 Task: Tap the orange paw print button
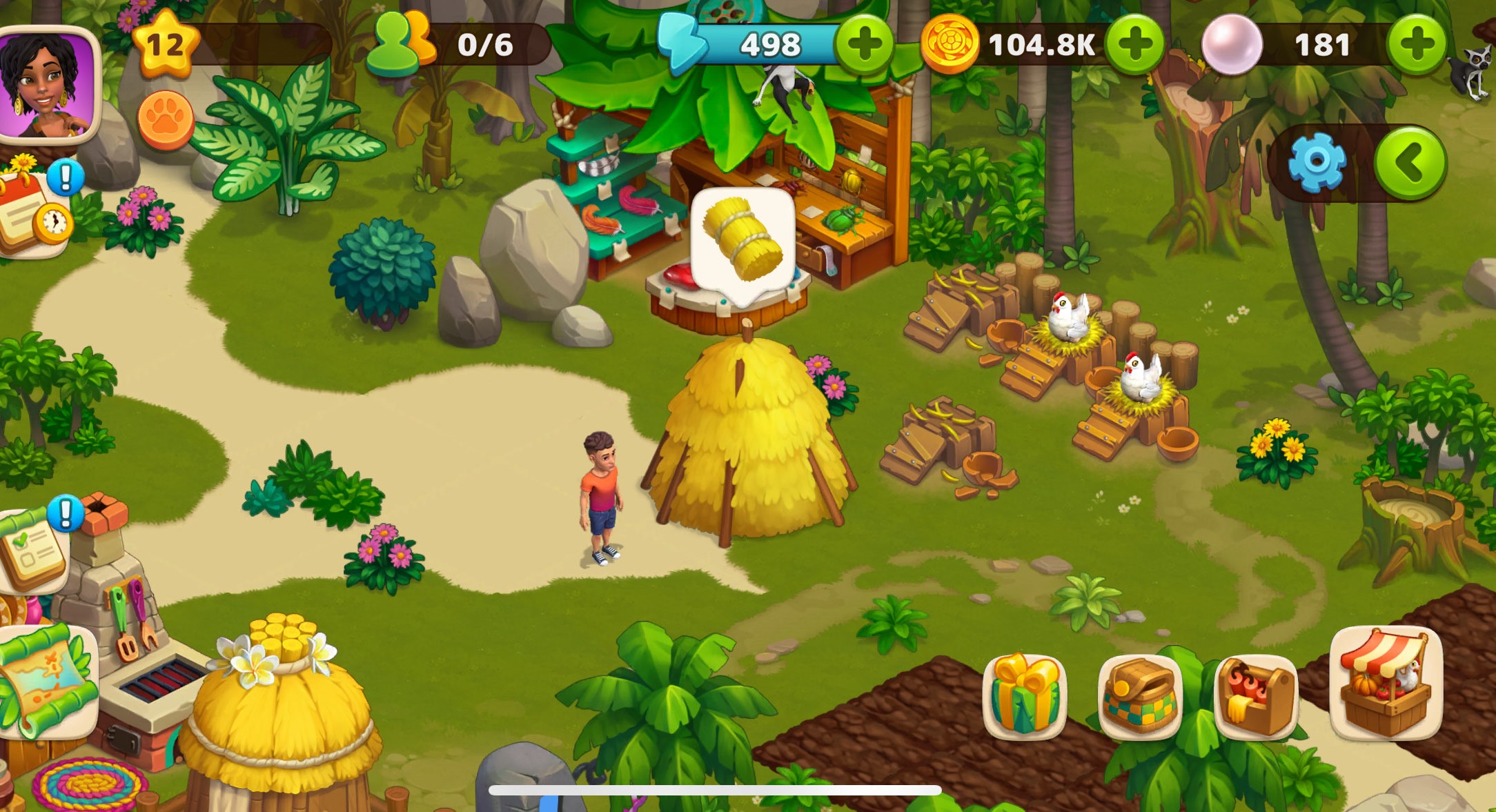(x=166, y=120)
